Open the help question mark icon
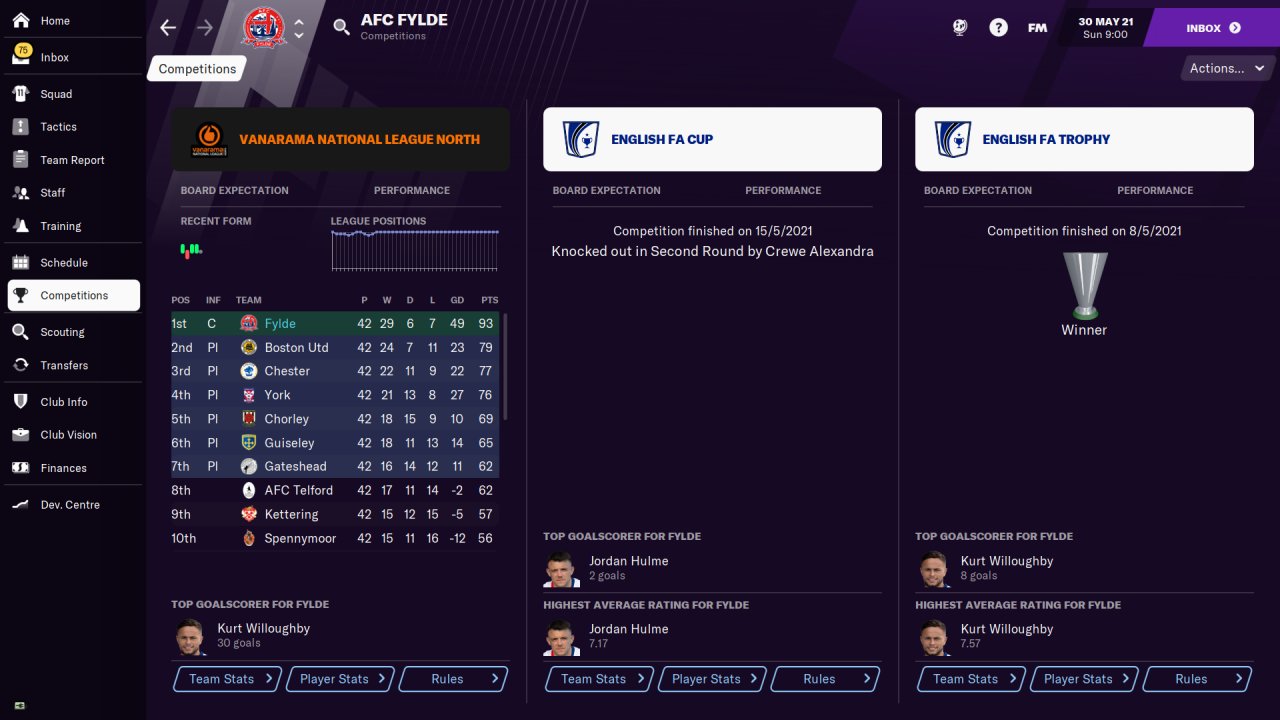 point(998,28)
